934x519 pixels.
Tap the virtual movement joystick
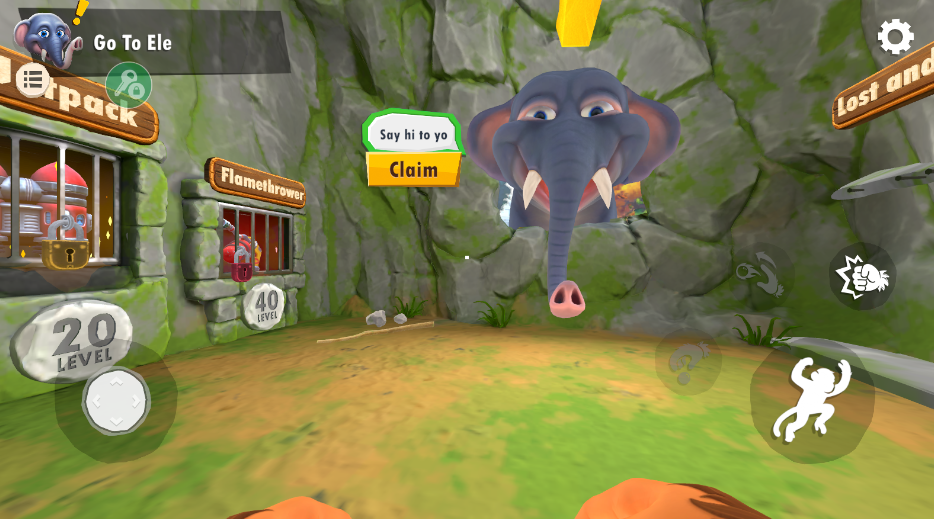116,401
